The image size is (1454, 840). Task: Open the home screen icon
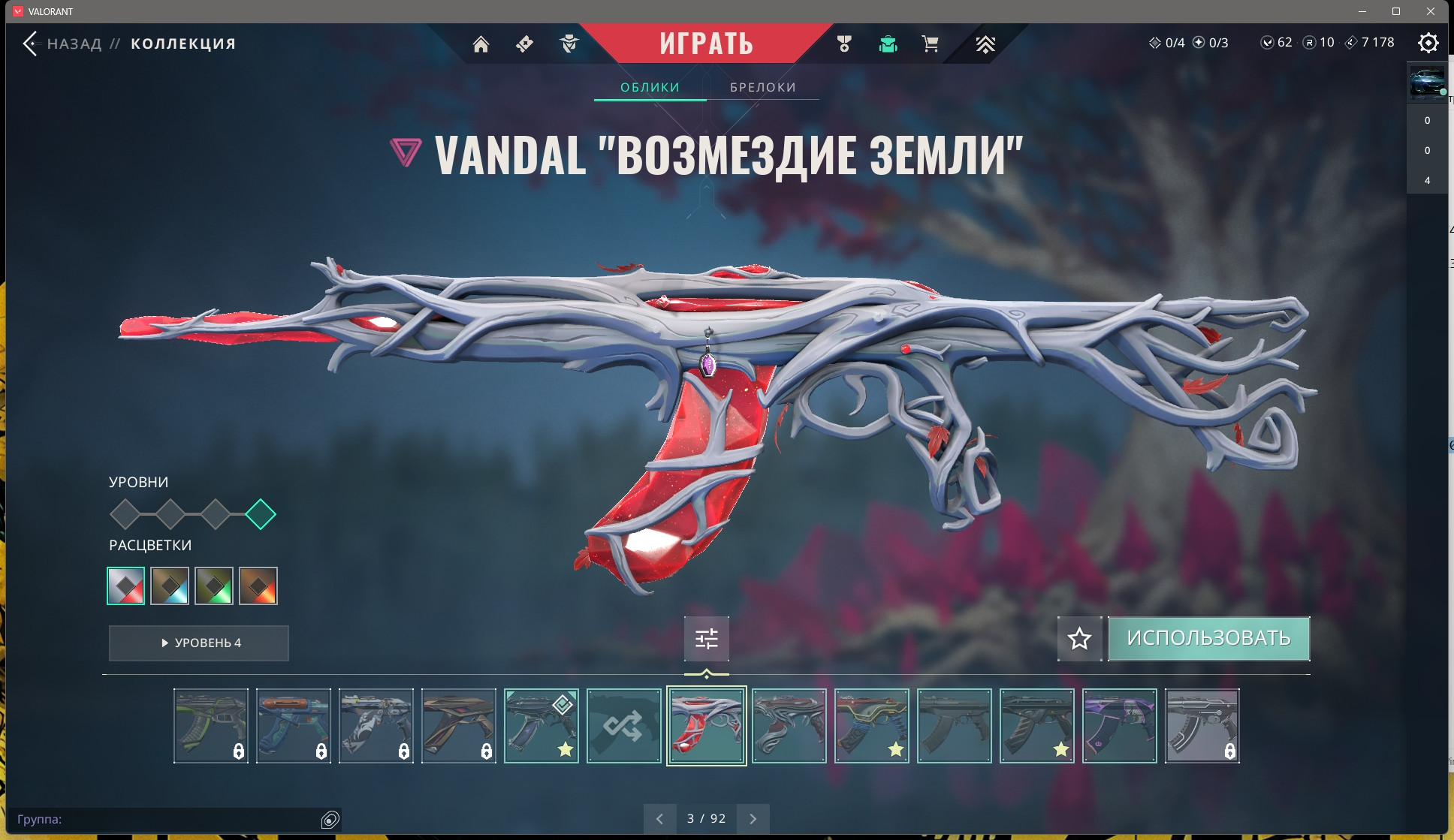tap(481, 44)
